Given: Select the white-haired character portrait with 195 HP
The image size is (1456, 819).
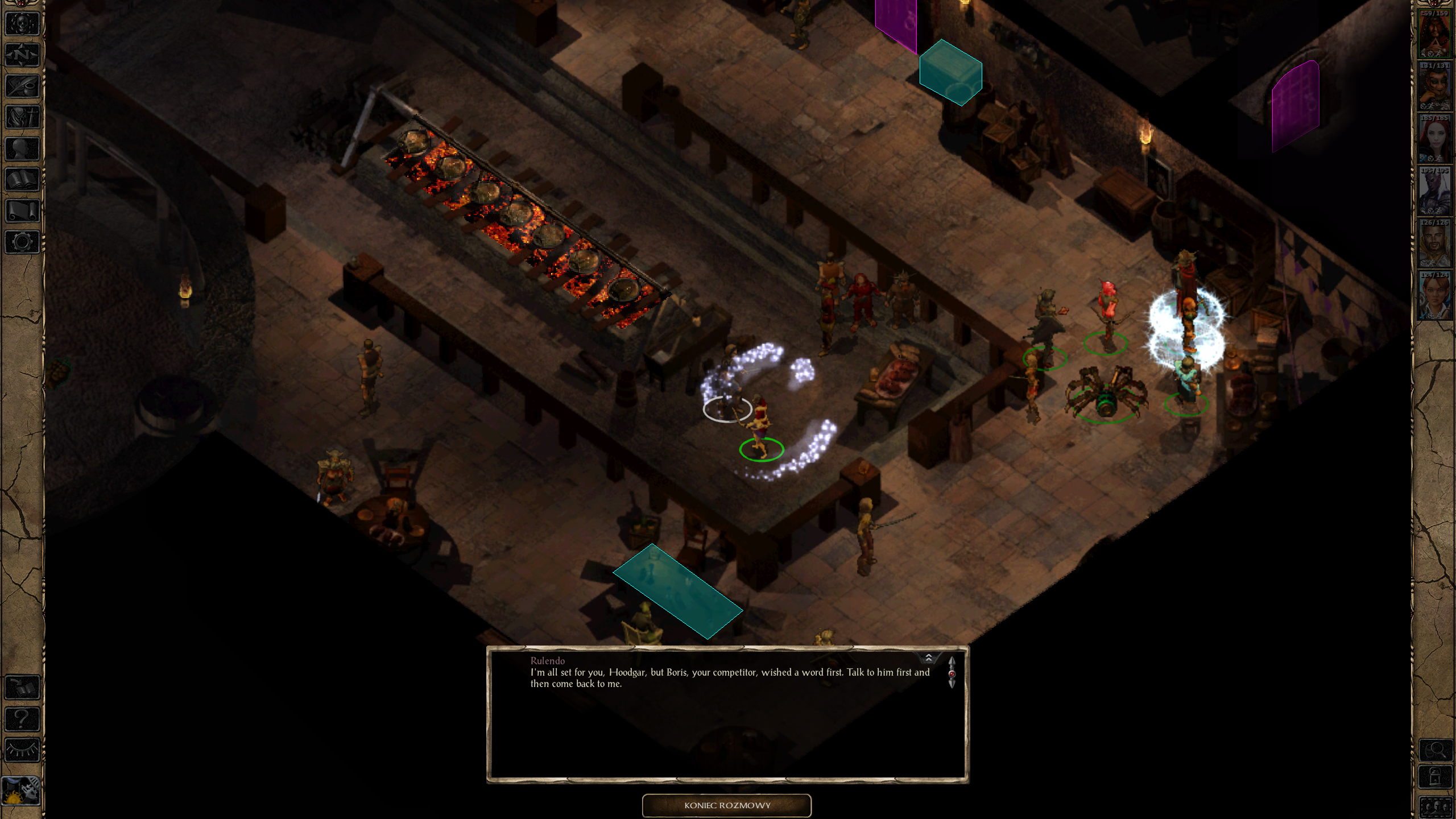Looking at the screenshot, I should coord(1434,192).
